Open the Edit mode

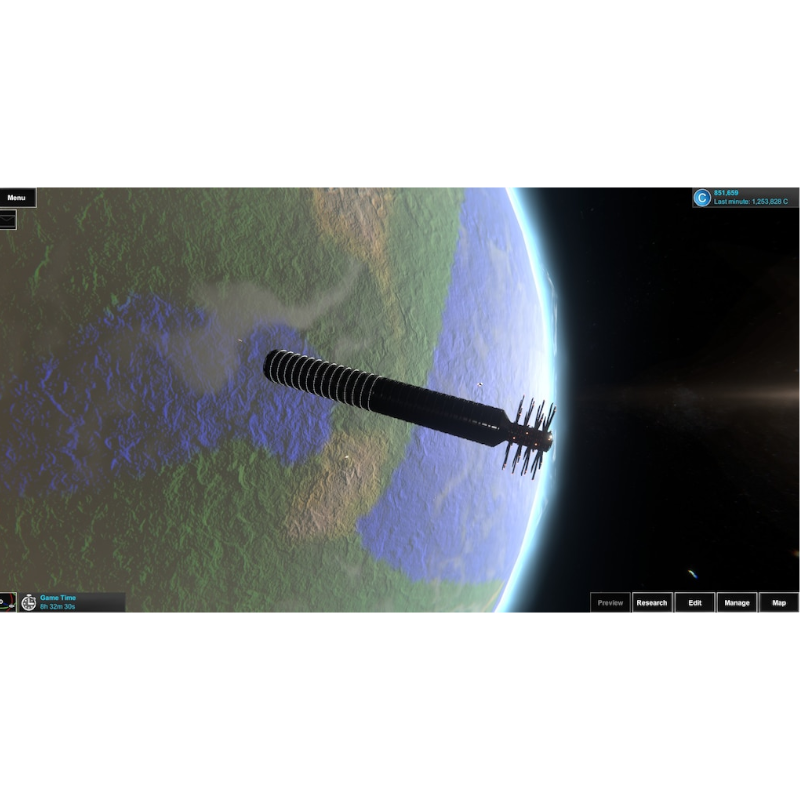pos(694,603)
